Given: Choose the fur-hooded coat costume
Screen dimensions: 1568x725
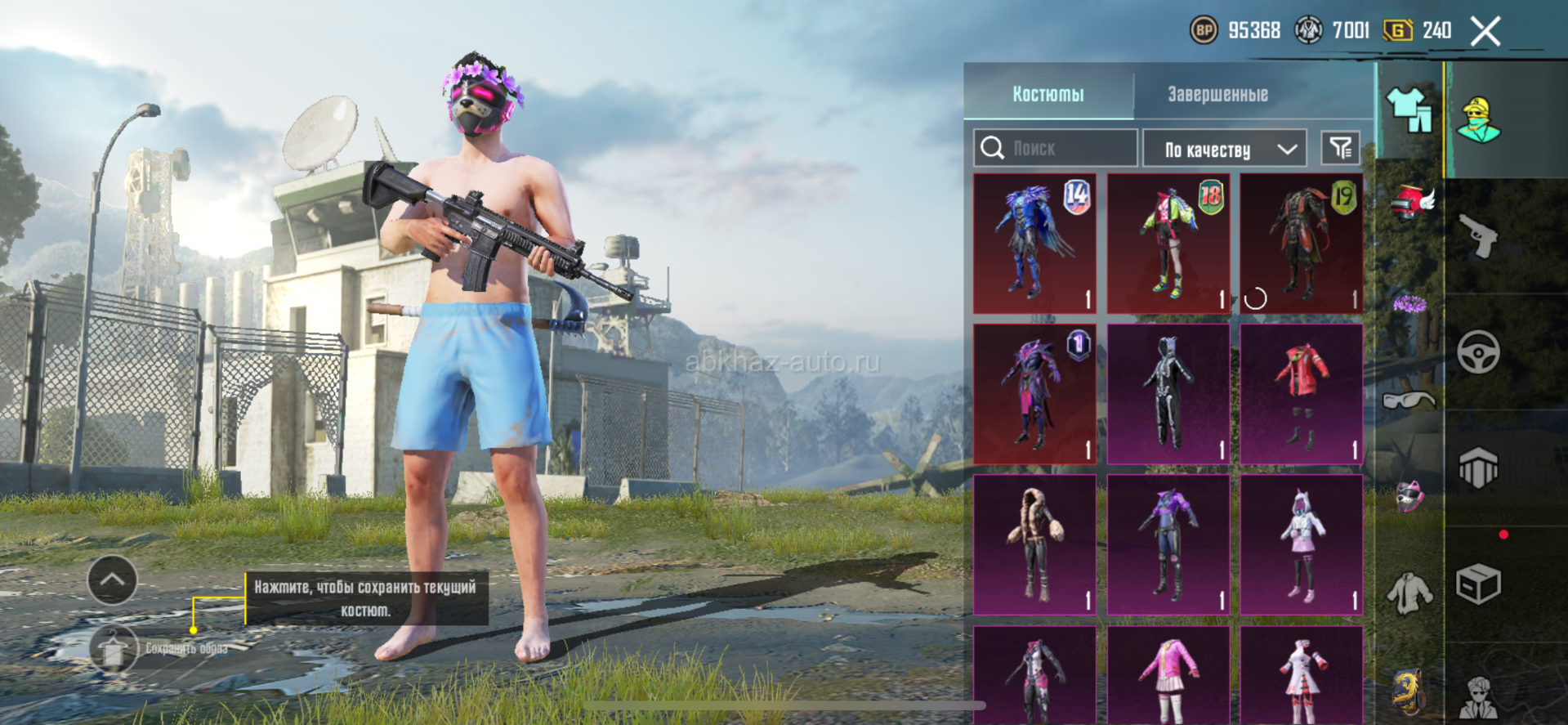Looking at the screenshot, I should click(1034, 544).
